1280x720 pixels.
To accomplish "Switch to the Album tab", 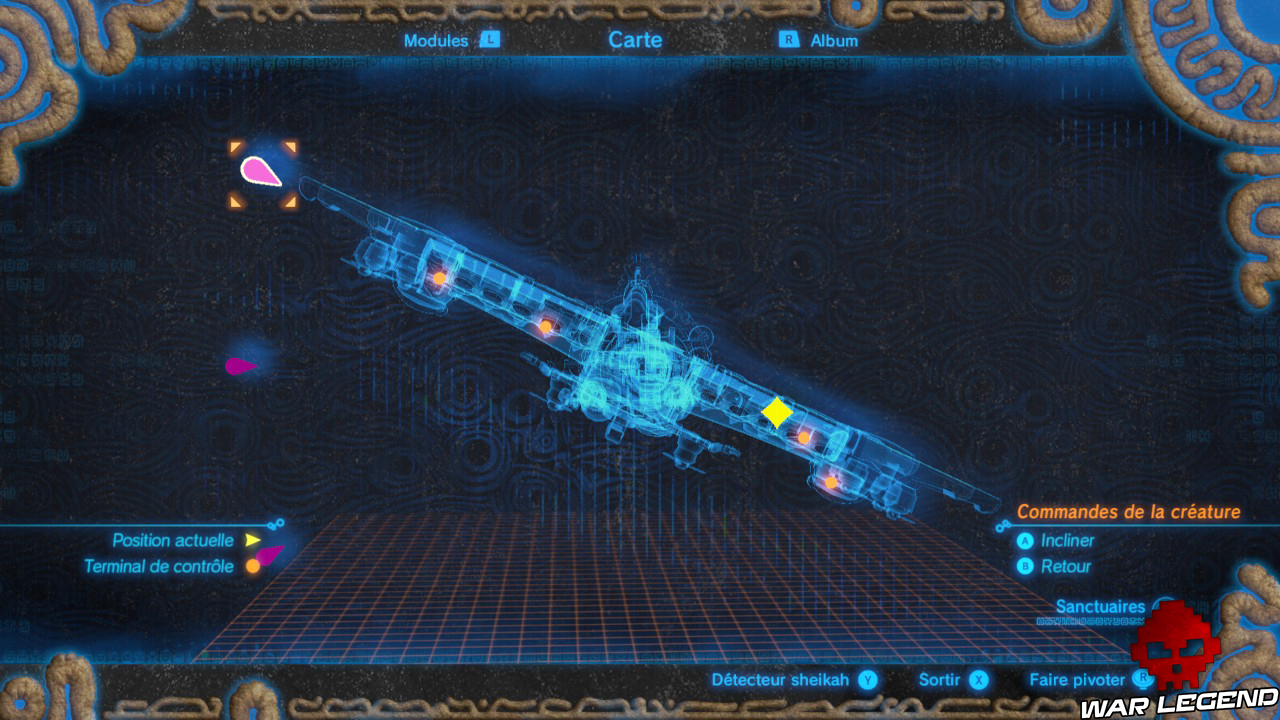I will (x=834, y=41).
